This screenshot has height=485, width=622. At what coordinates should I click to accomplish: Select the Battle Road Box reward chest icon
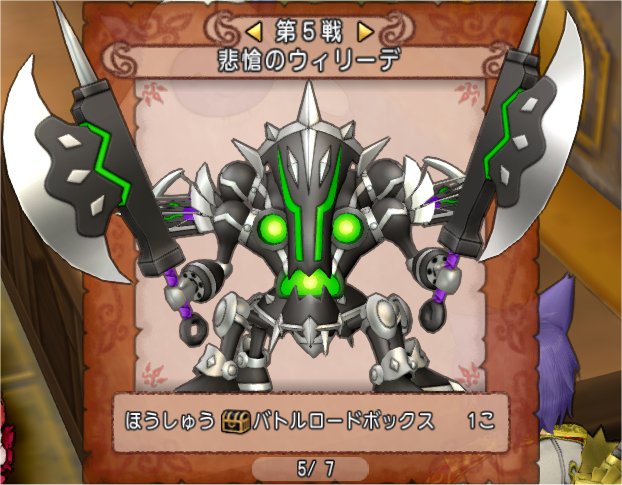pos(235,421)
